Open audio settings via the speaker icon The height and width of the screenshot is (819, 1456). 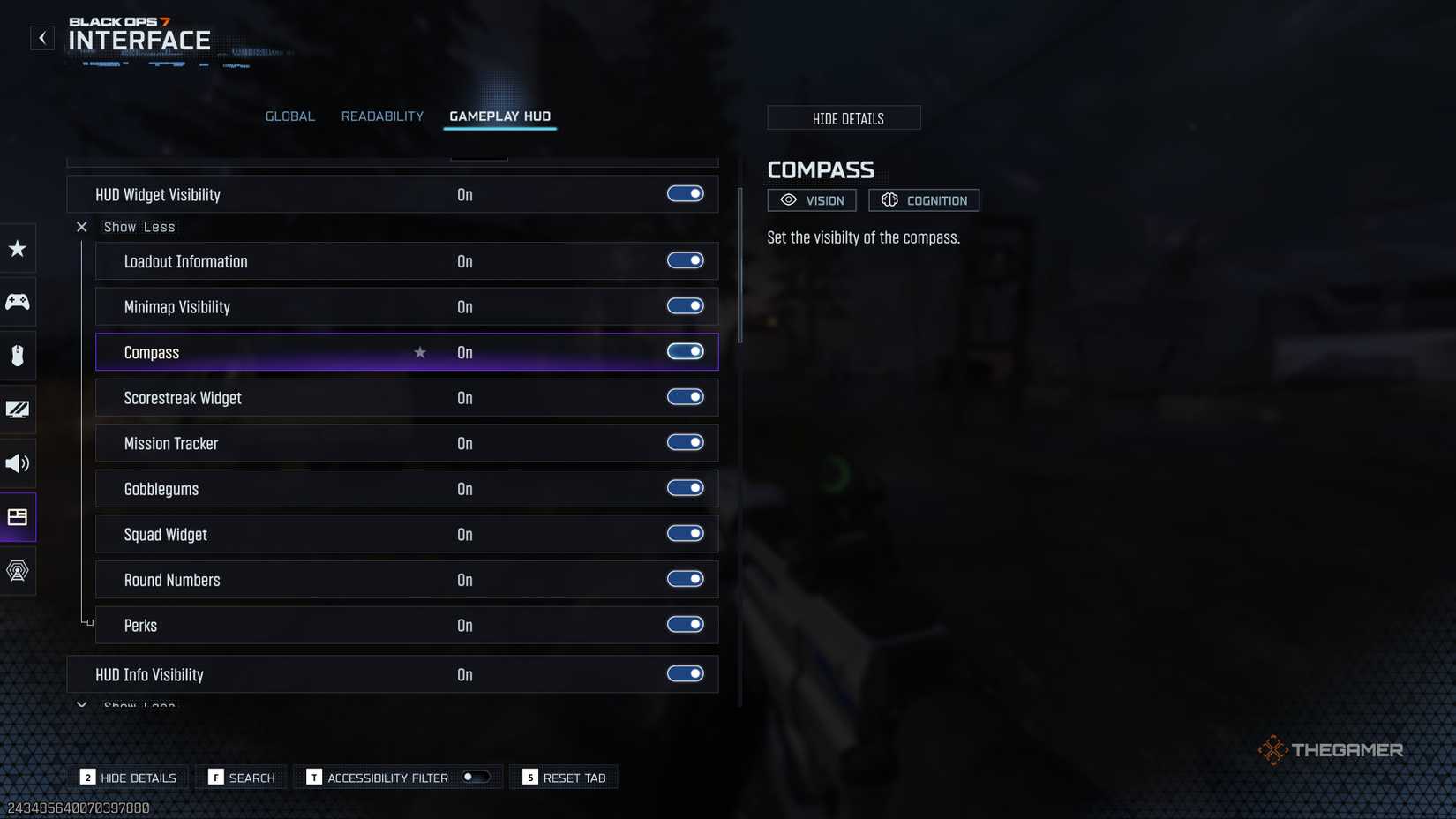[x=17, y=463]
